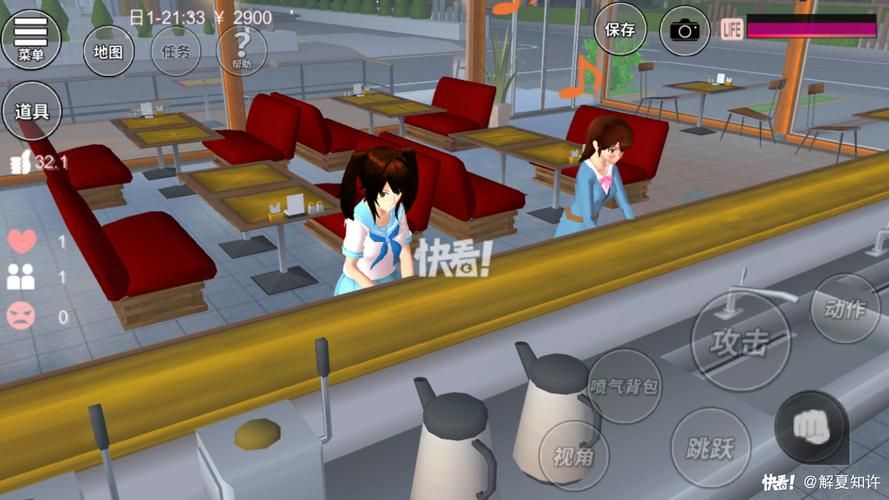This screenshot has width=889, height=500.
Task: Tap the 跳跃 jump button
Action: pyautogui.click(x=711, y=447)
